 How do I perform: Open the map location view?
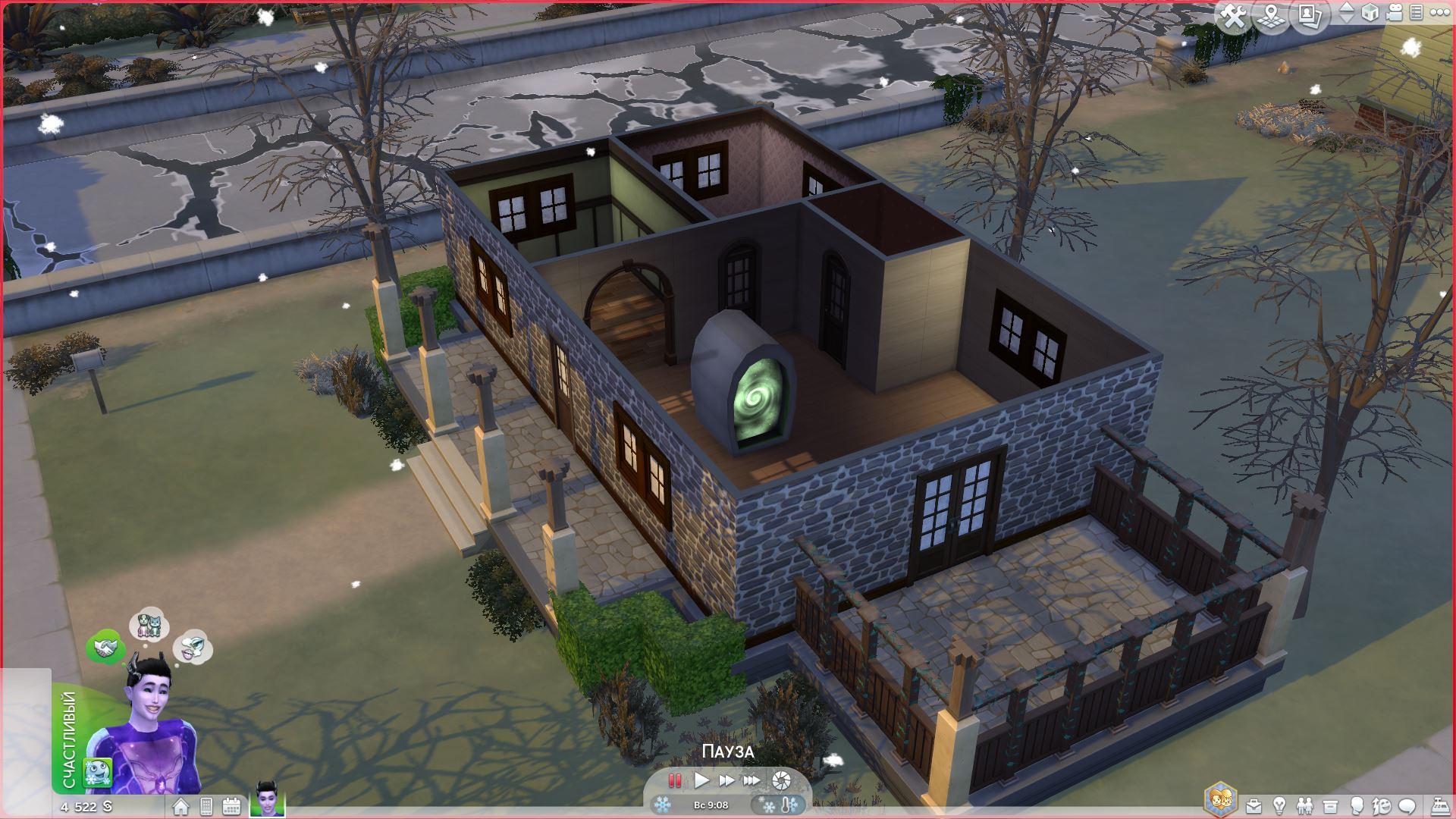(1272, 17)
